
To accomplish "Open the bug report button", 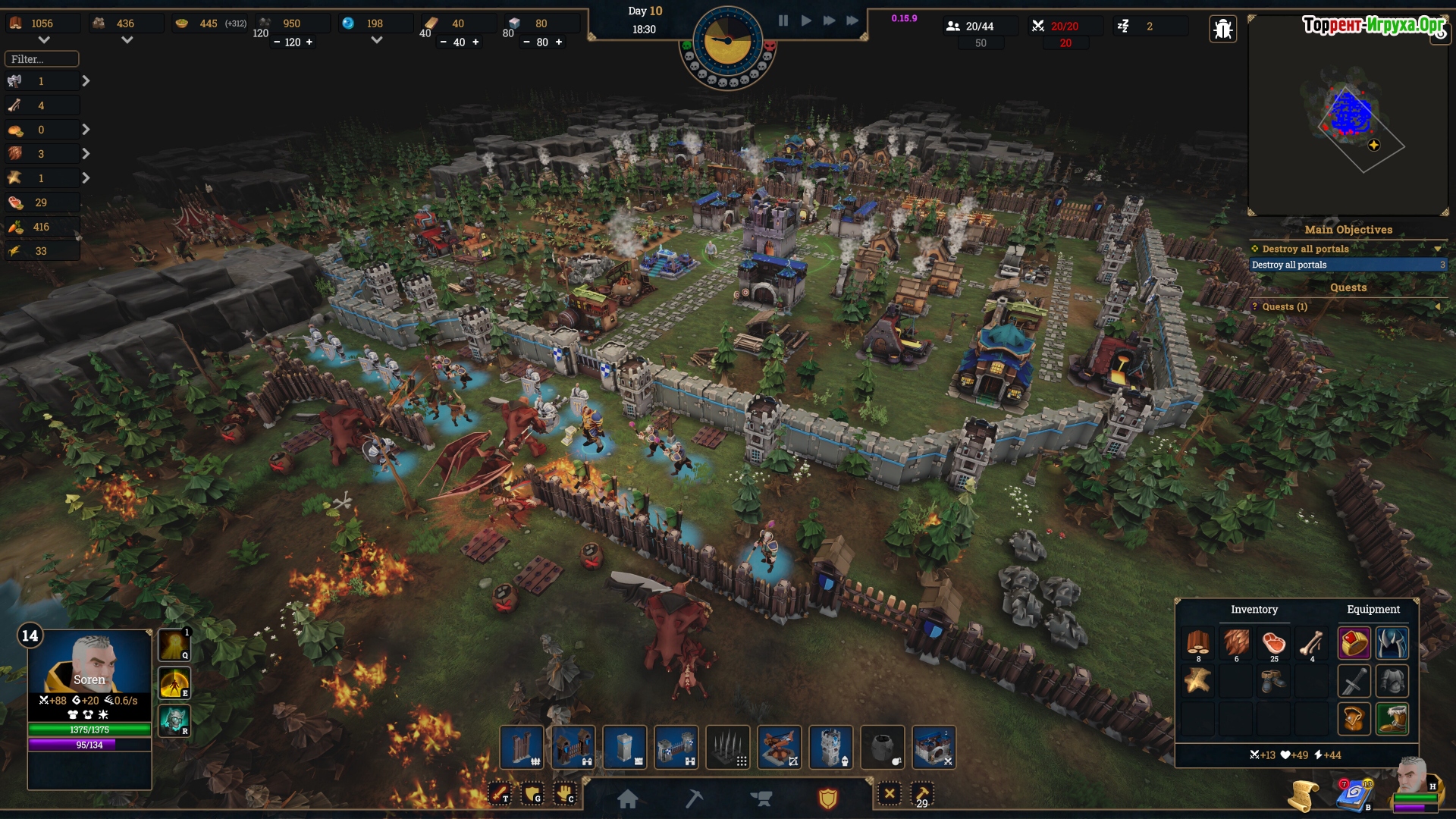I will pos(1222,30).
